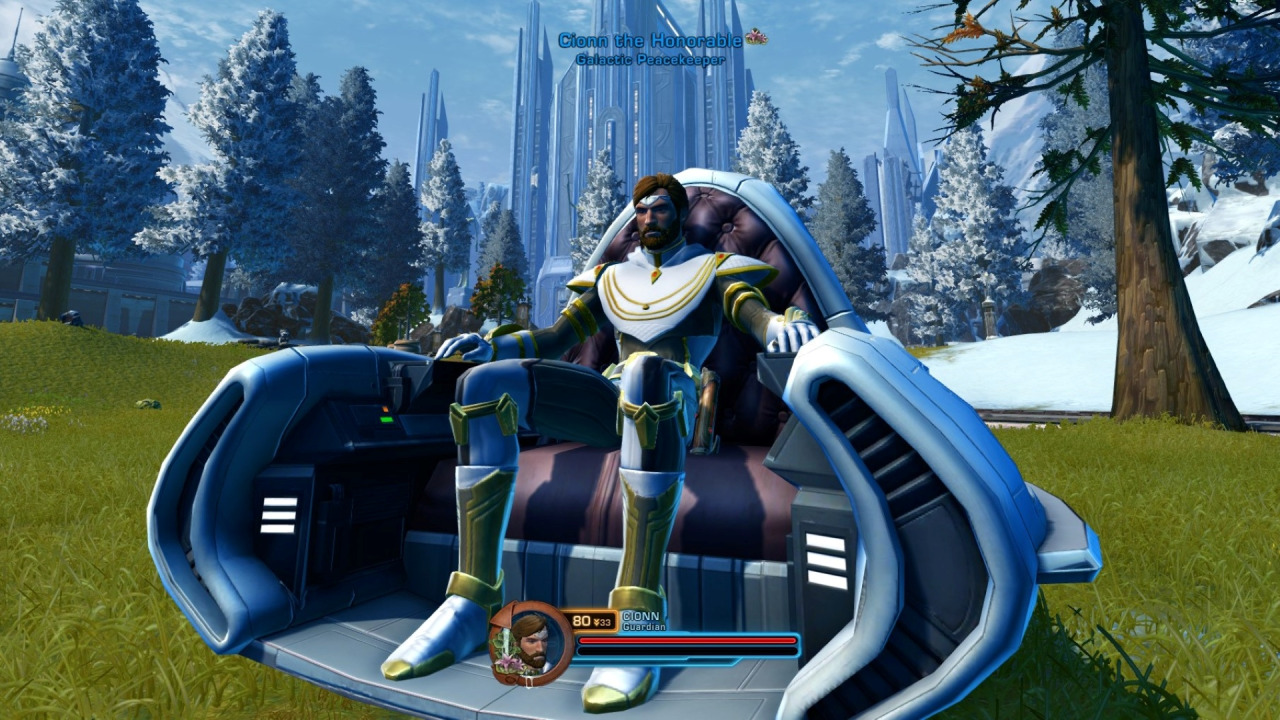Click the pink flower decorating the portrait frame
The height and width of the screenshot is (720, 1280).
coord(508,663)
